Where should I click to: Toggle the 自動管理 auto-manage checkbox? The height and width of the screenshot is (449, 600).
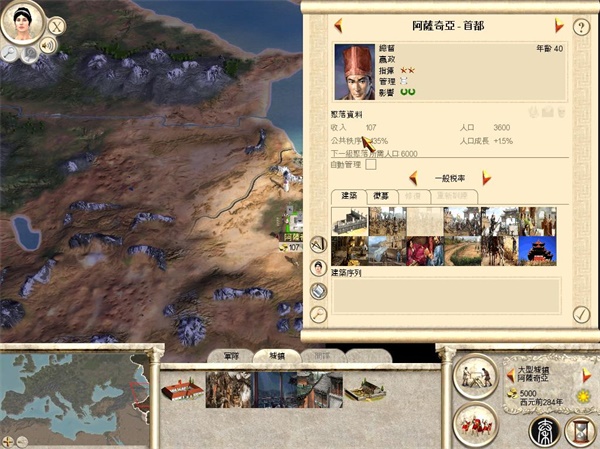click(x=371, y=165)
